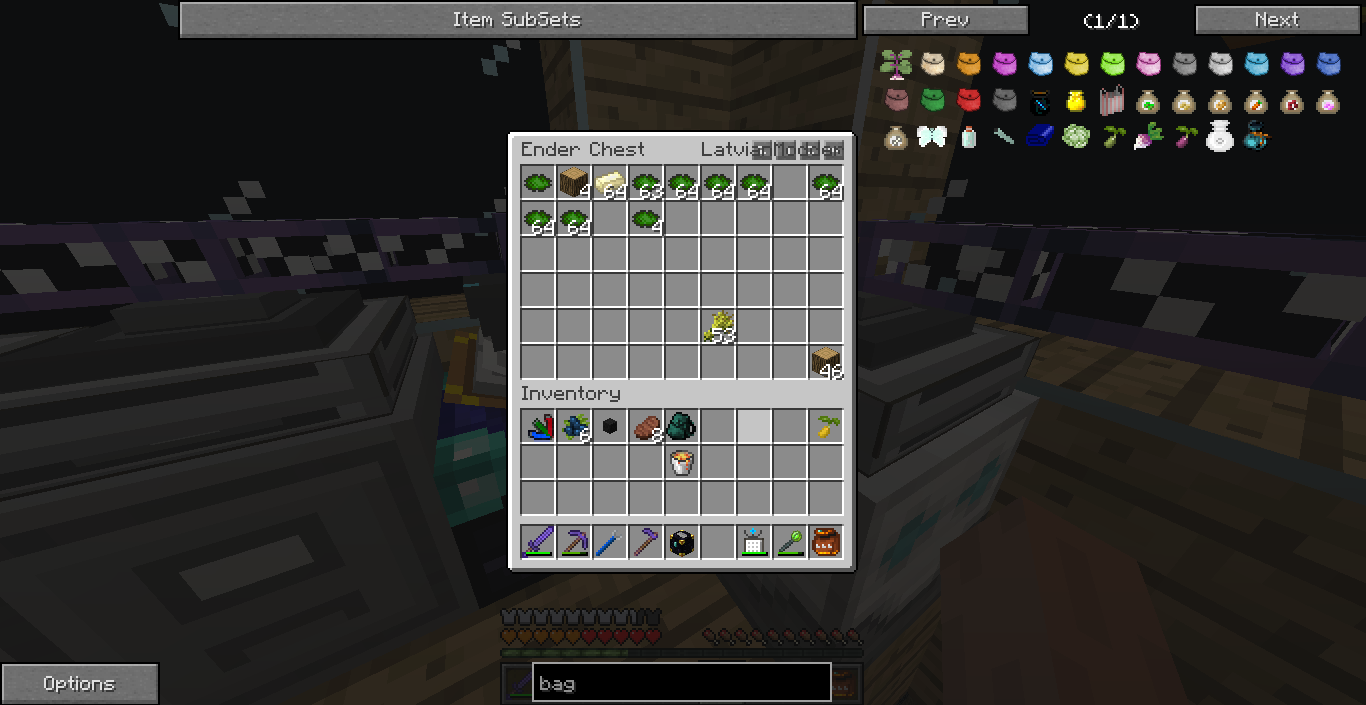Viewport: 1366px width, 705px height.
Task: Open the Options menu
Action: 79,684
